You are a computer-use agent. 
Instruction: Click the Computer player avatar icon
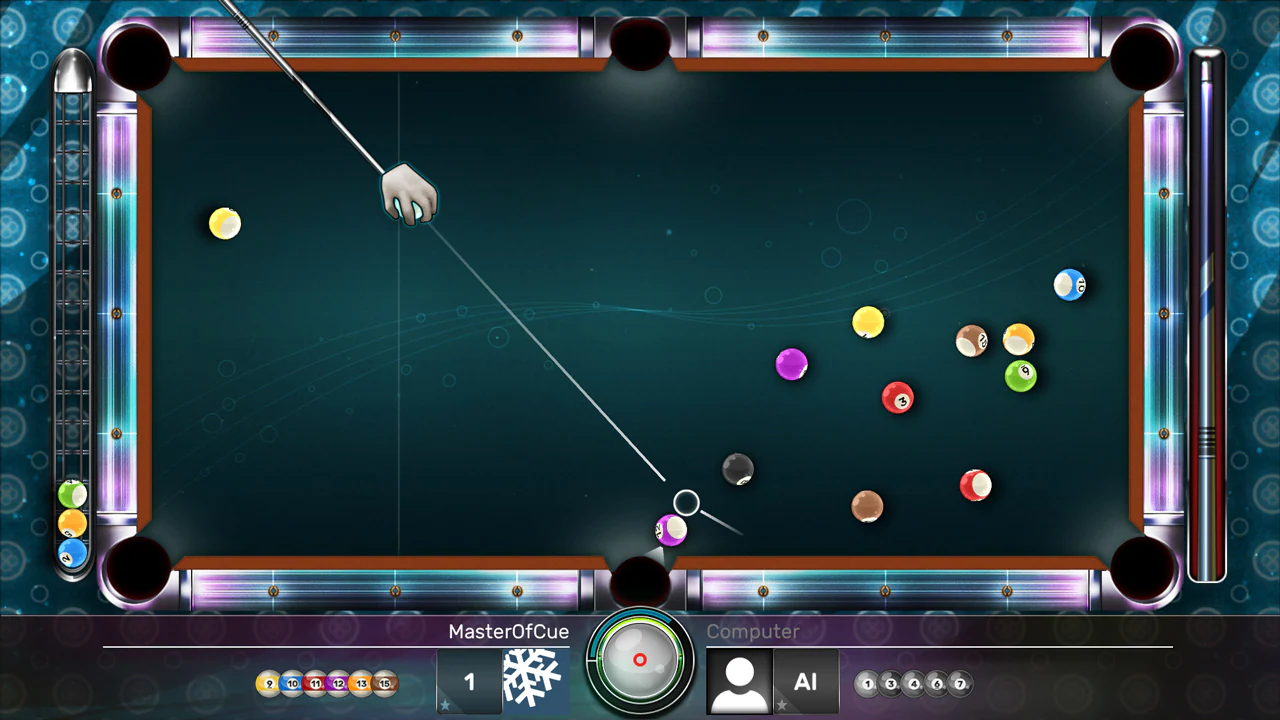[739, 680]
